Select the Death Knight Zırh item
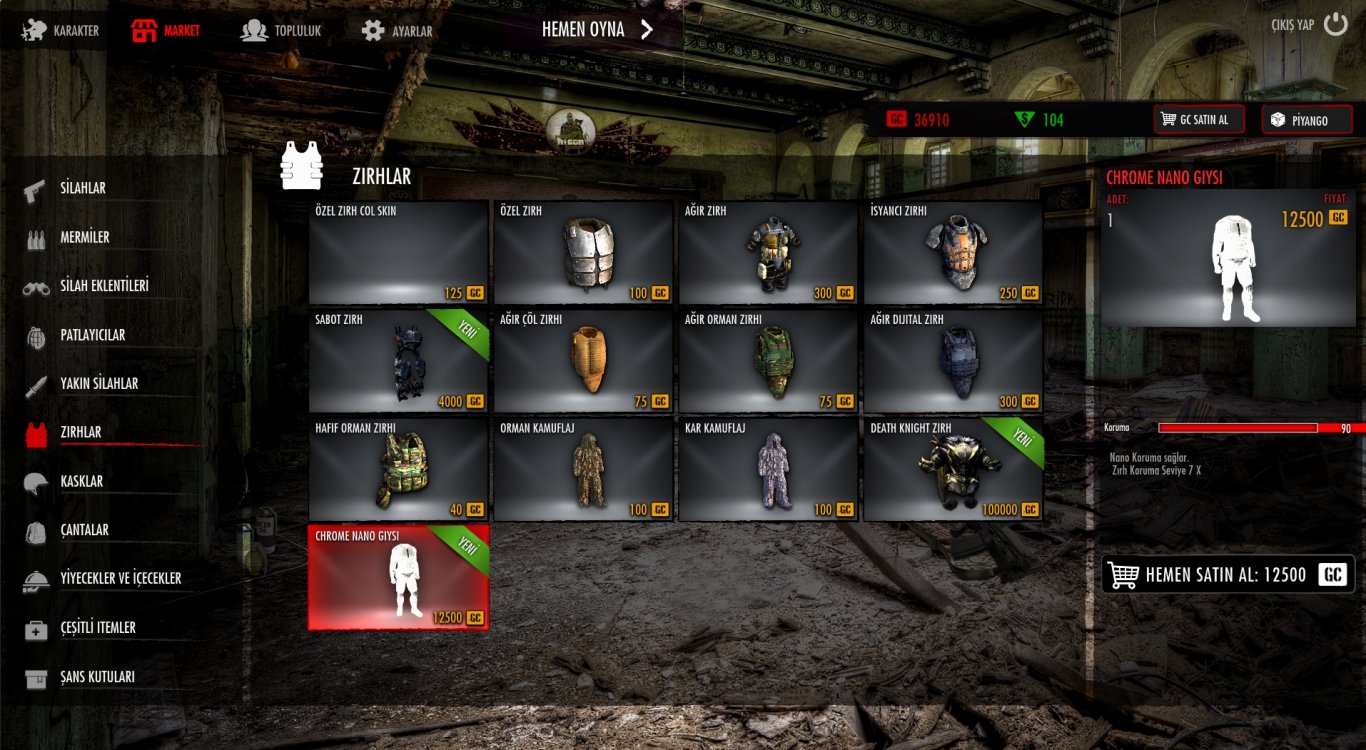1366x750 pixels. pos(952,470)
